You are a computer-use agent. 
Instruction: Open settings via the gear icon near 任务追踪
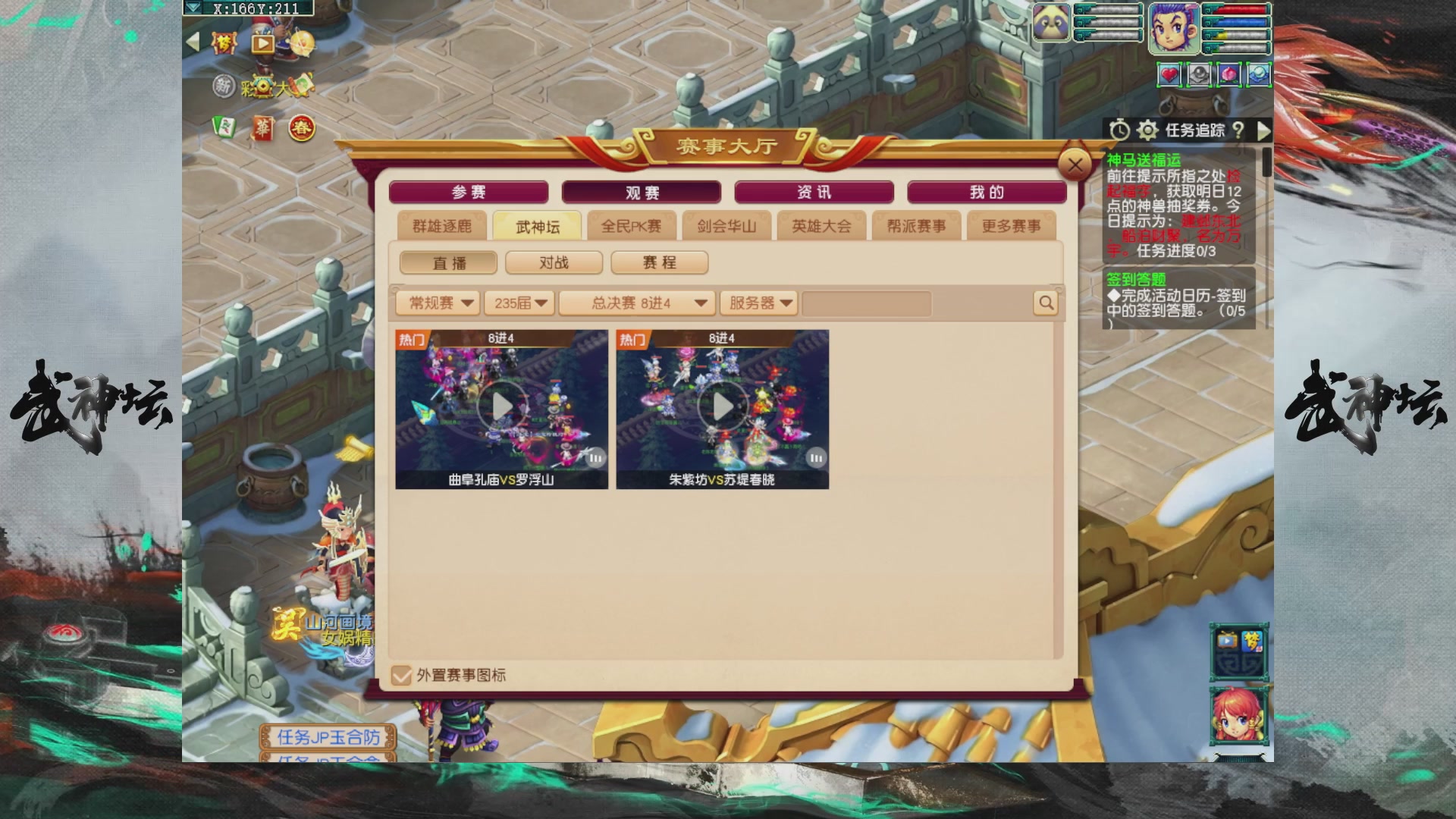point(1147,131)
